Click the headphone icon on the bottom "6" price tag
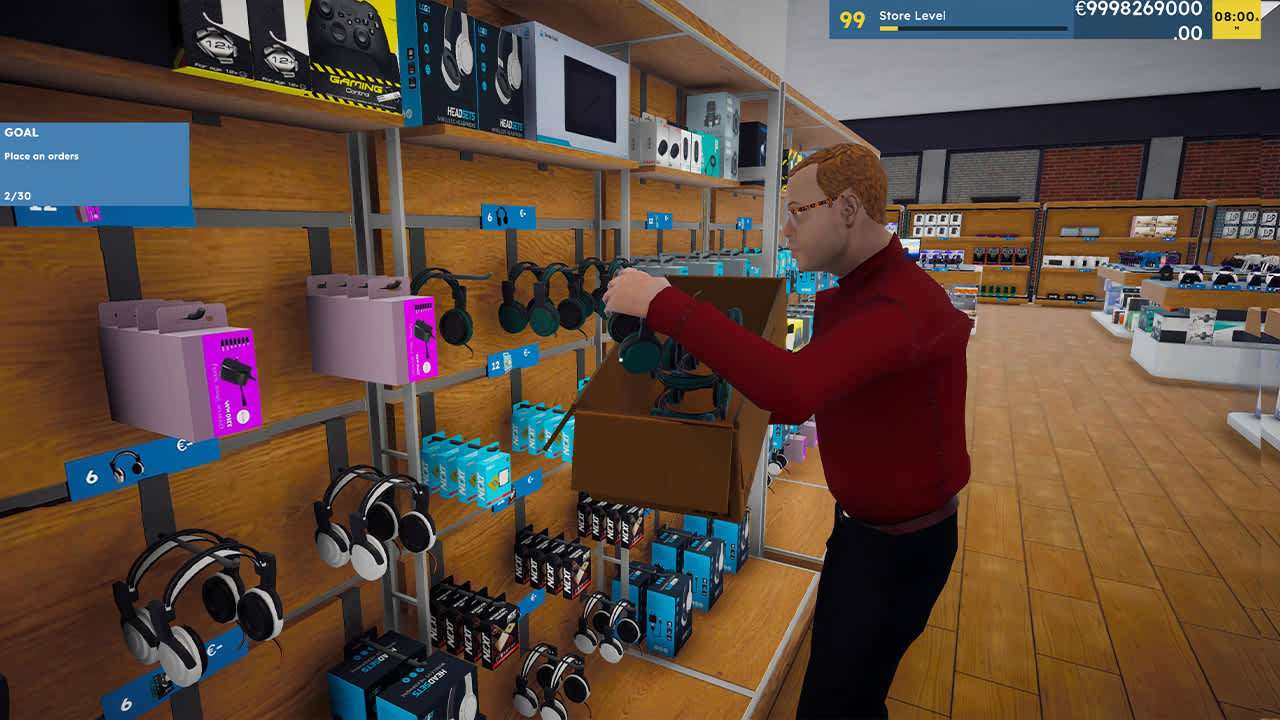Image resolution: width=1280 pixels, height=720 pixels. click(x=162, y=683)
